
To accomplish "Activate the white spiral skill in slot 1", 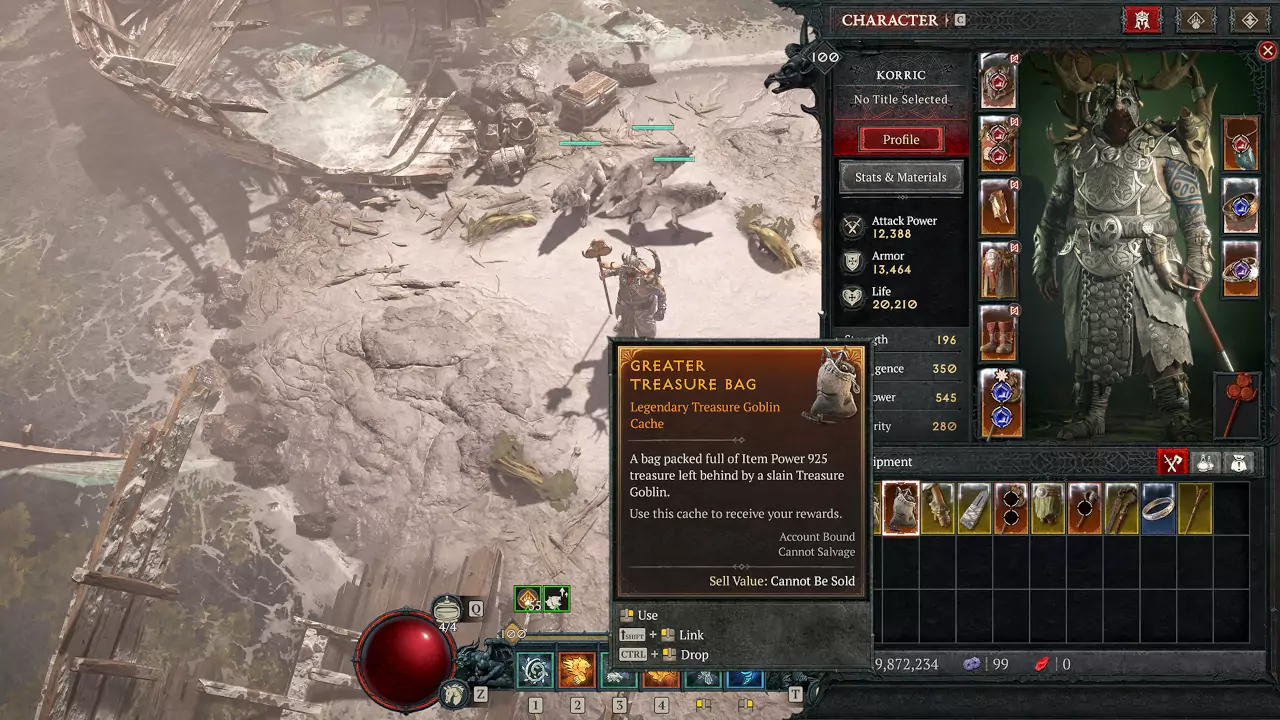I will click(535, 669).
